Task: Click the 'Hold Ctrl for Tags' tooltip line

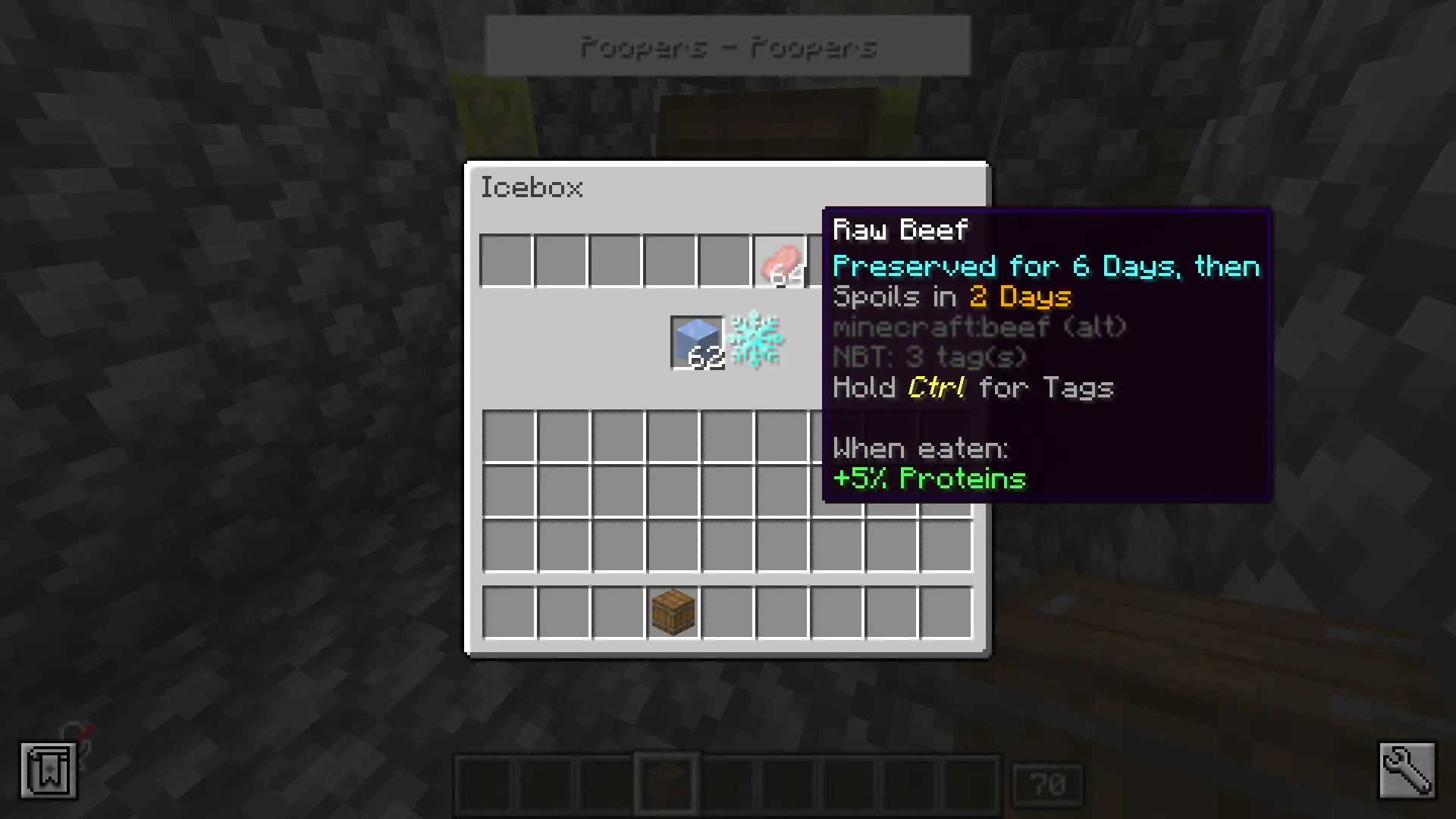Action: (x=973, y=388)
